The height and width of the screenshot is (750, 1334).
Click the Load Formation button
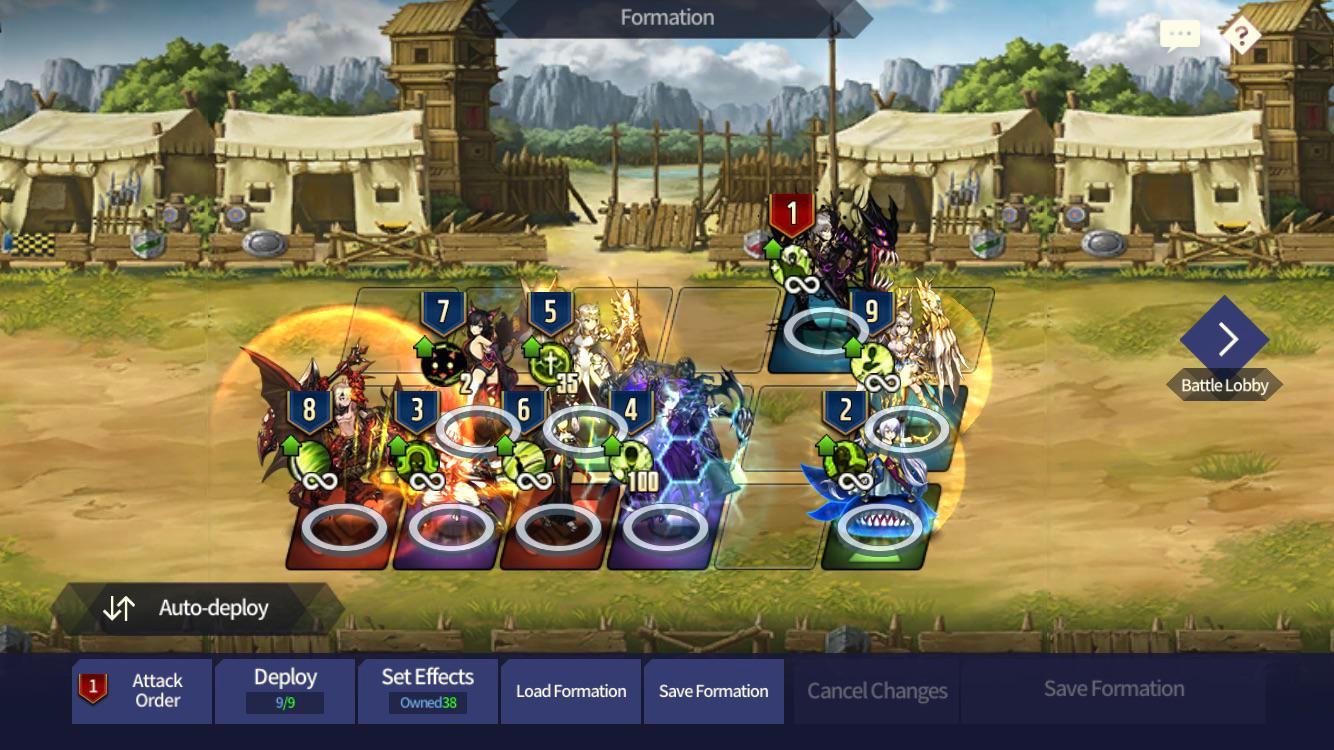571,690
